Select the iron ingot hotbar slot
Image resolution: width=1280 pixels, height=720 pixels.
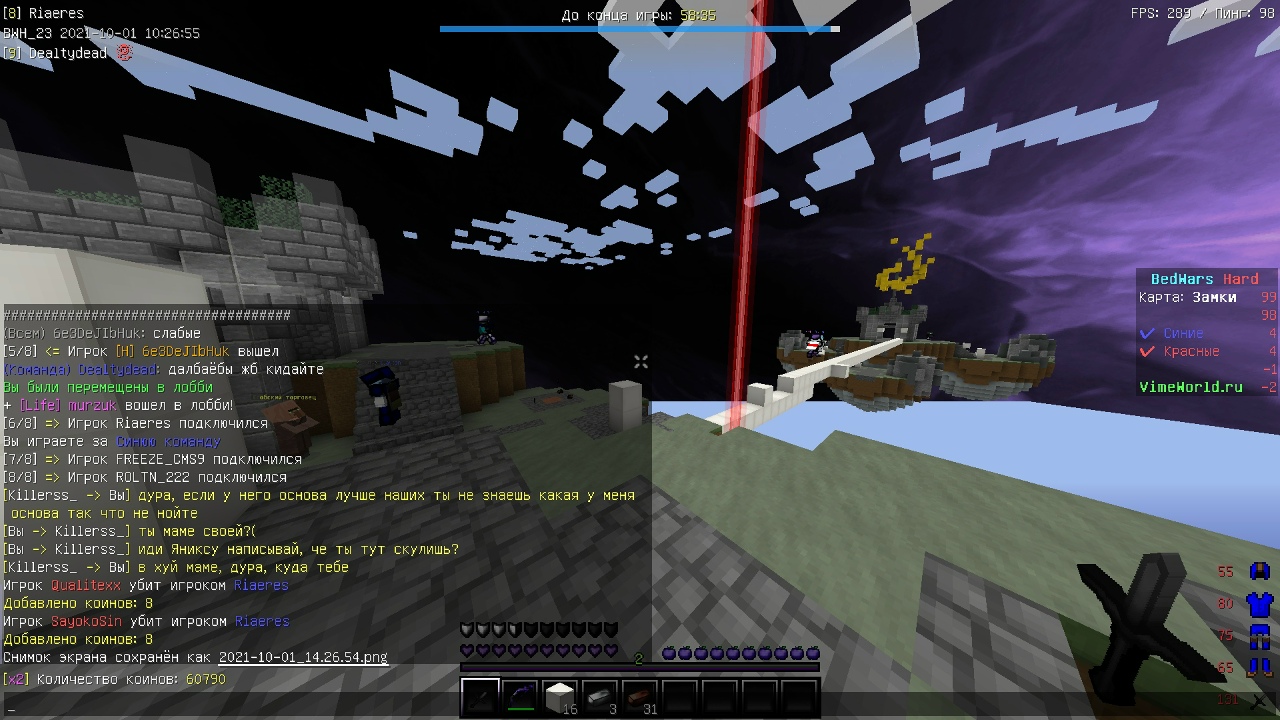tap(600, 697)
